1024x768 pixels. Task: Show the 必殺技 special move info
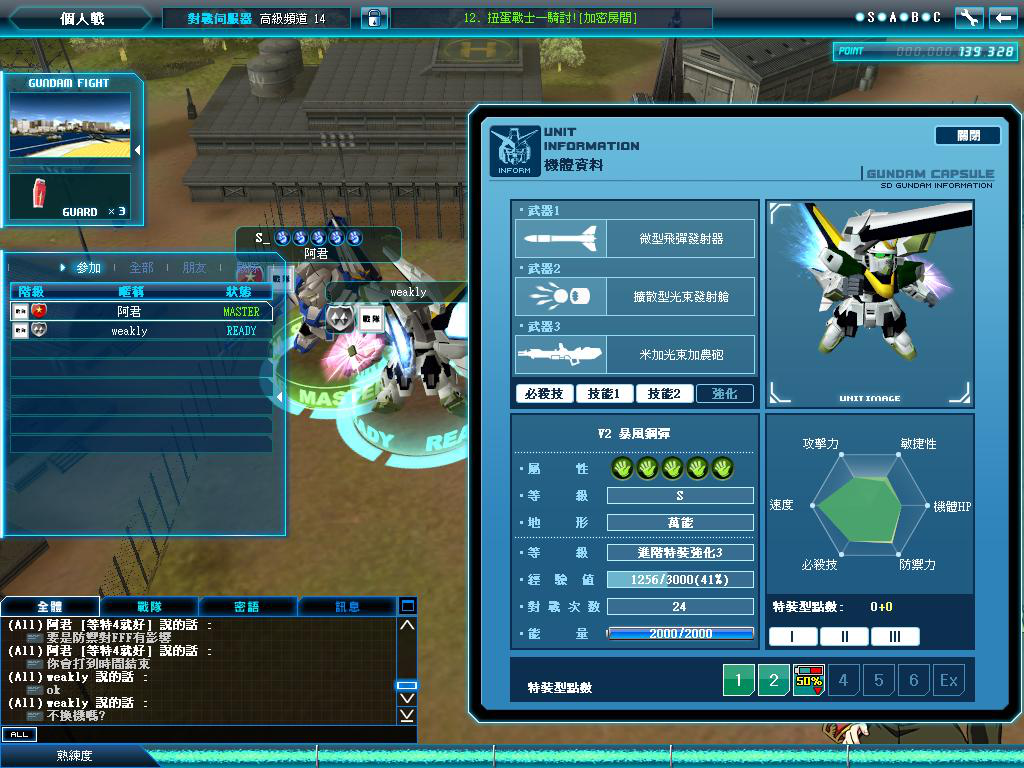tap(545, 394)
